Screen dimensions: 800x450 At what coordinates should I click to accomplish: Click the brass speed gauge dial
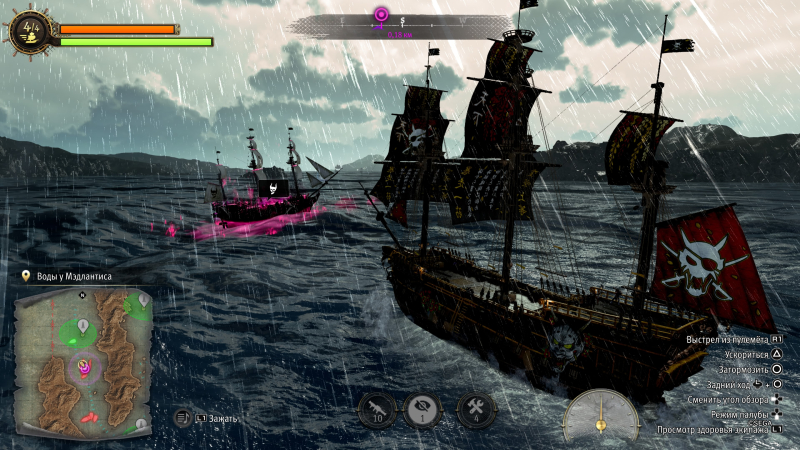pyautogui.click(x=600, y=415)
